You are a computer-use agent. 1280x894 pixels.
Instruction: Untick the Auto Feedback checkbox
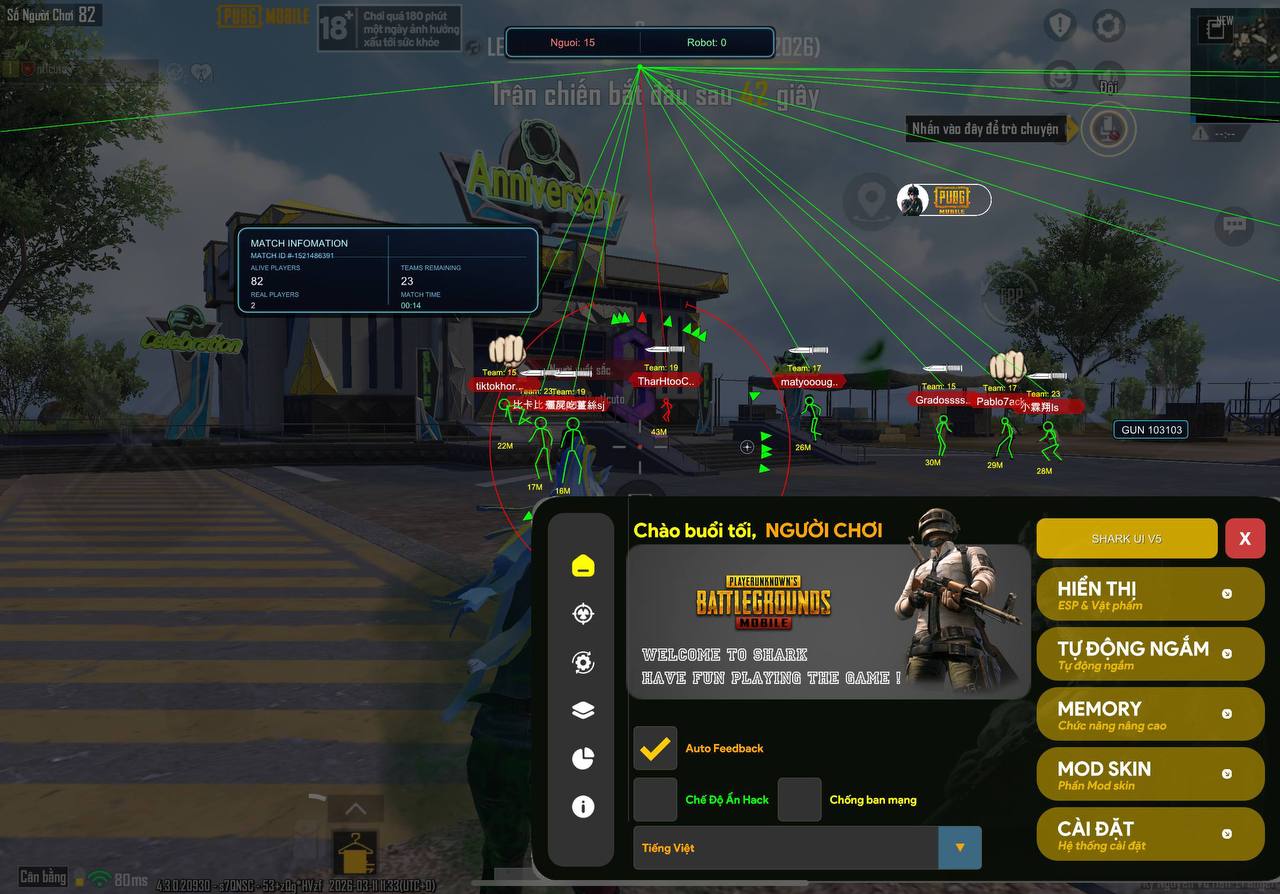(x=655, y=748)
